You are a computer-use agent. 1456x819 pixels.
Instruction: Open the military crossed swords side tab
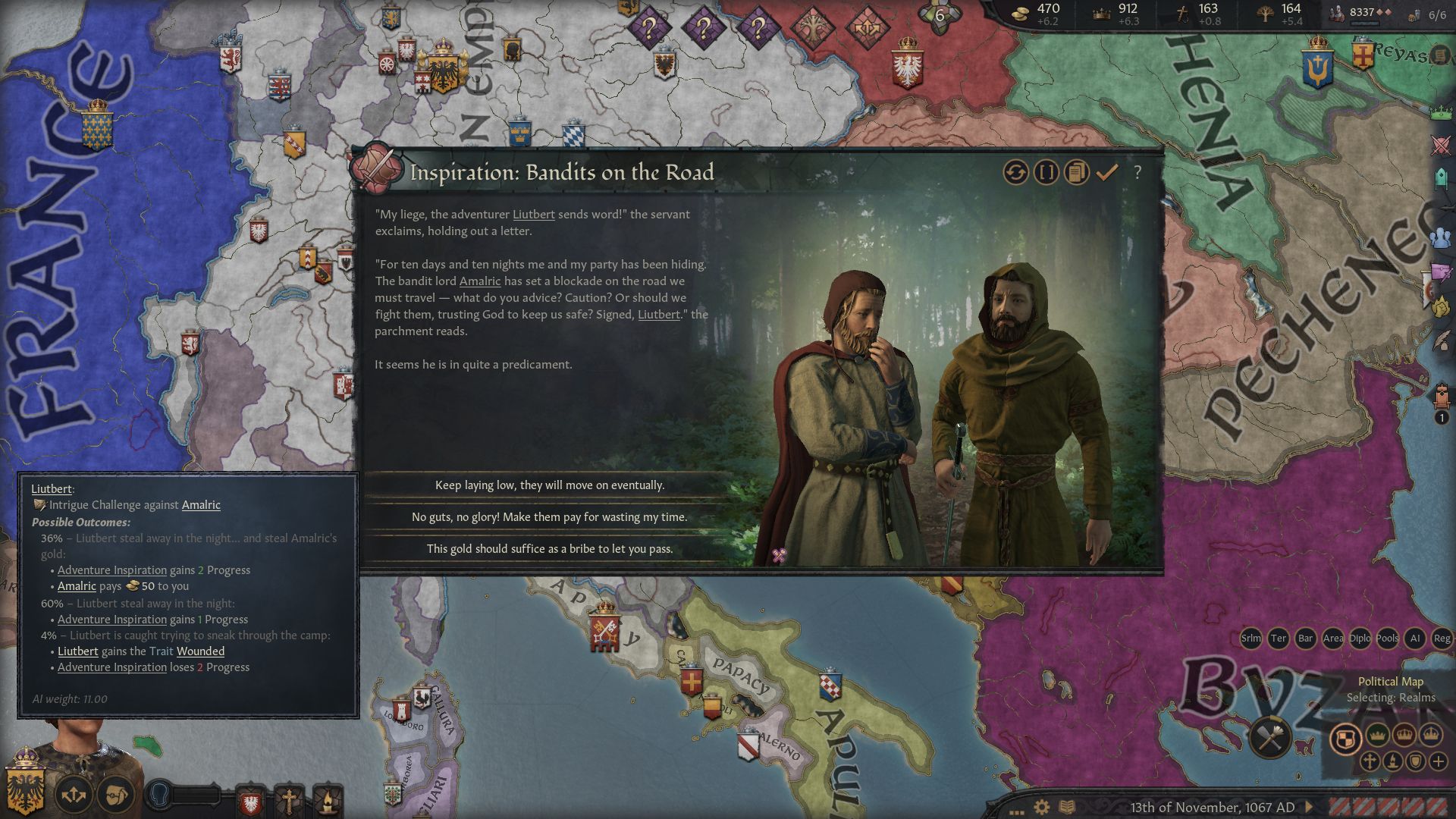[x=1441, y=145]
